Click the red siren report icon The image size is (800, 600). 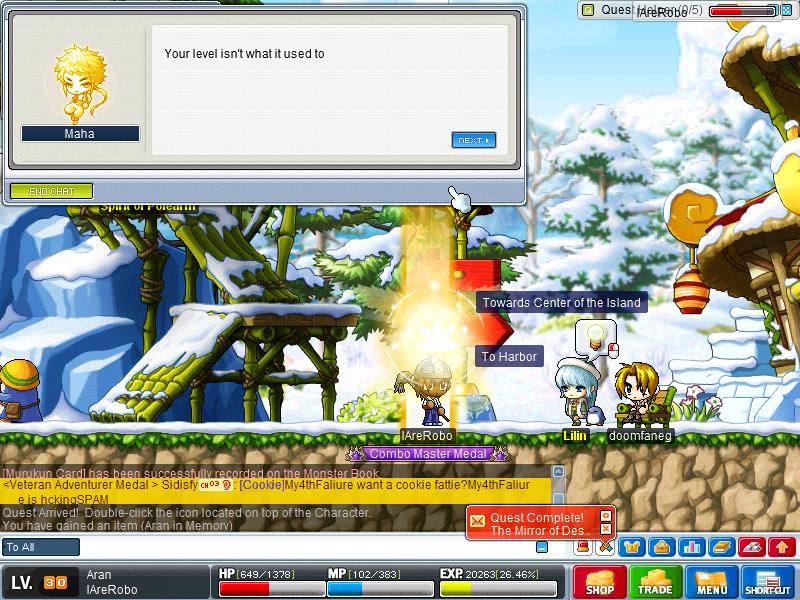tap(582, 546)
